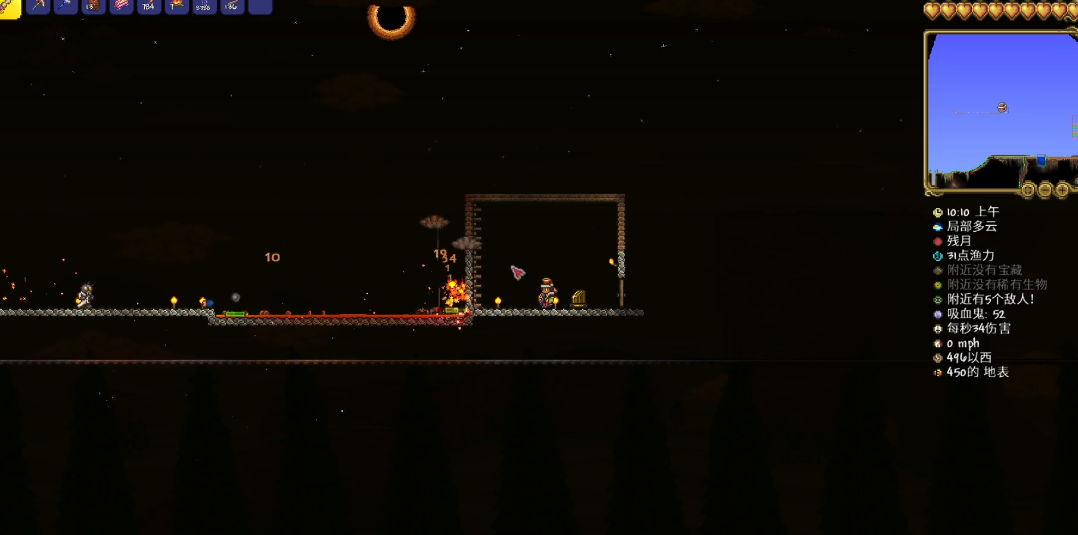The width and height of the screenshot is (1078, 535).
Task: Choose the campfire hotbar slot
Action: pyautogui.click(x=177, y=6)
